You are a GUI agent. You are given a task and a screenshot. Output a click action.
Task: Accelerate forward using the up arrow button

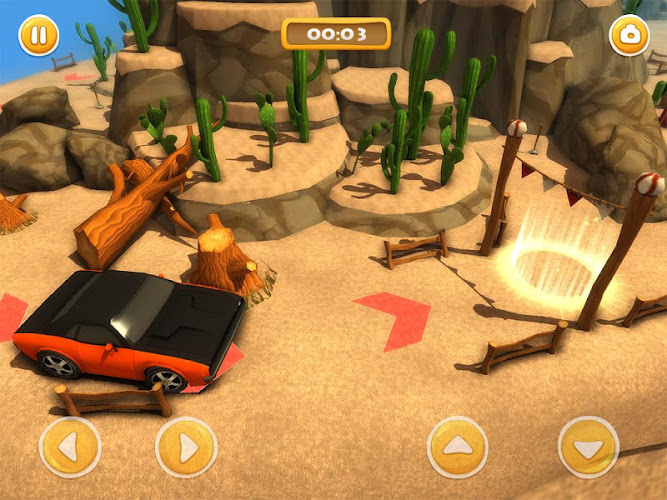pos(457,447)
